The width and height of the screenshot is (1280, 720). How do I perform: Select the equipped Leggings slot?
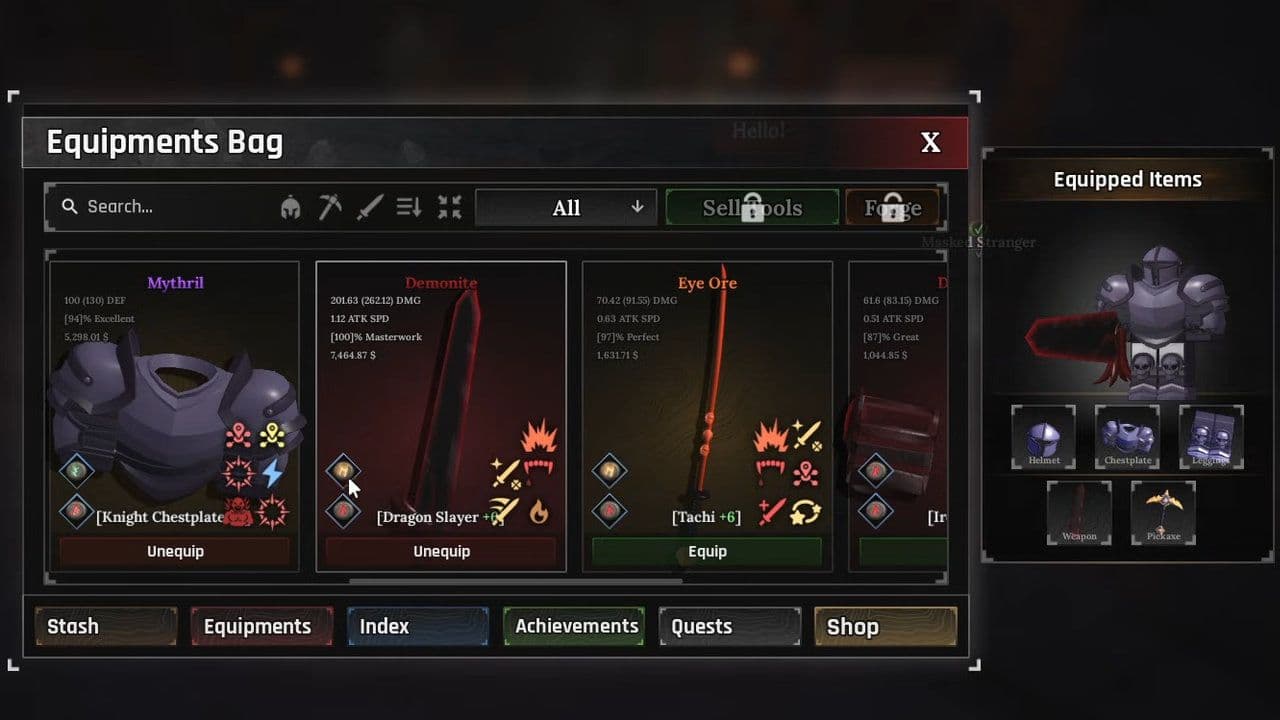tap(1211, 437)
